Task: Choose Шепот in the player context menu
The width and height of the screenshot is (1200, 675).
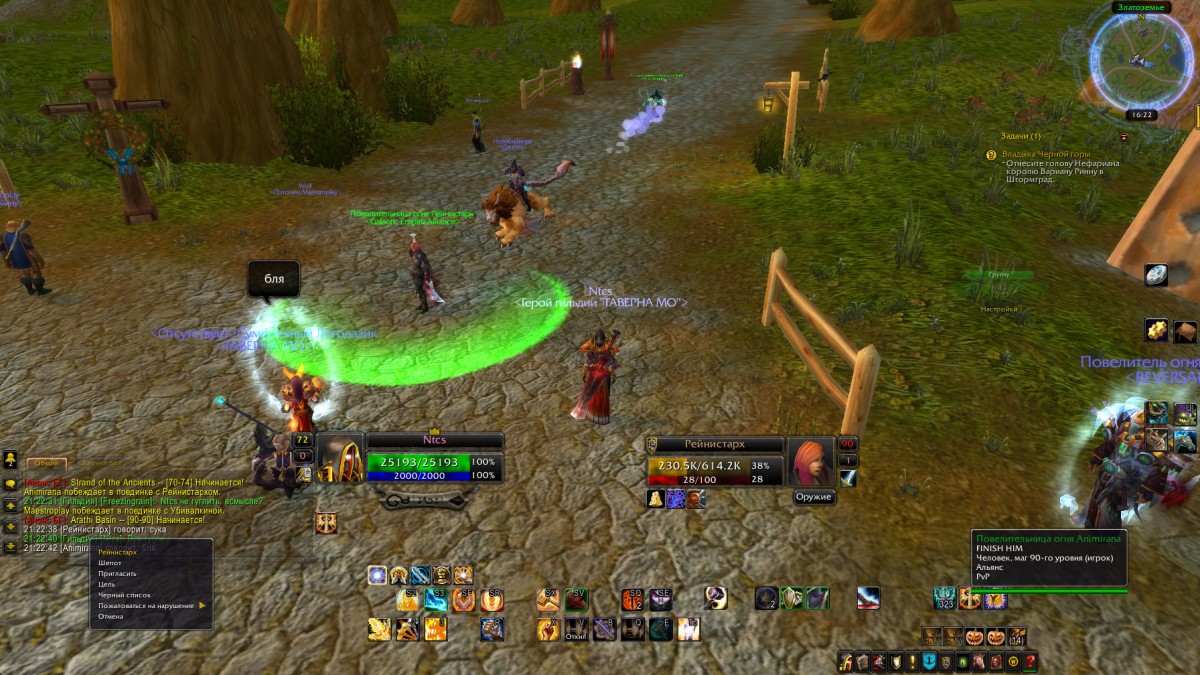Action: pos(111,563)
